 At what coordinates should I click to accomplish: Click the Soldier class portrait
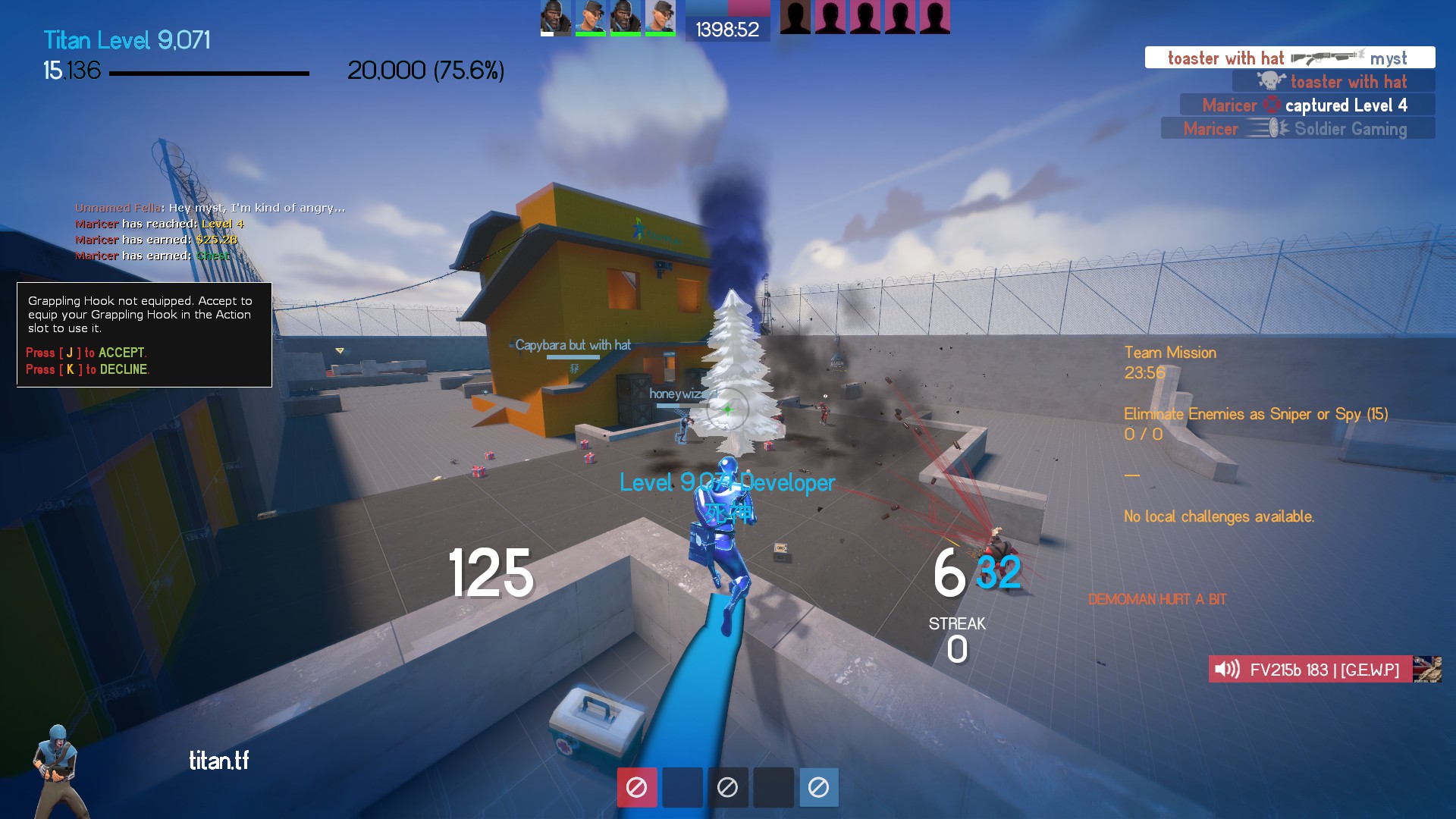[x=57, y=770]
